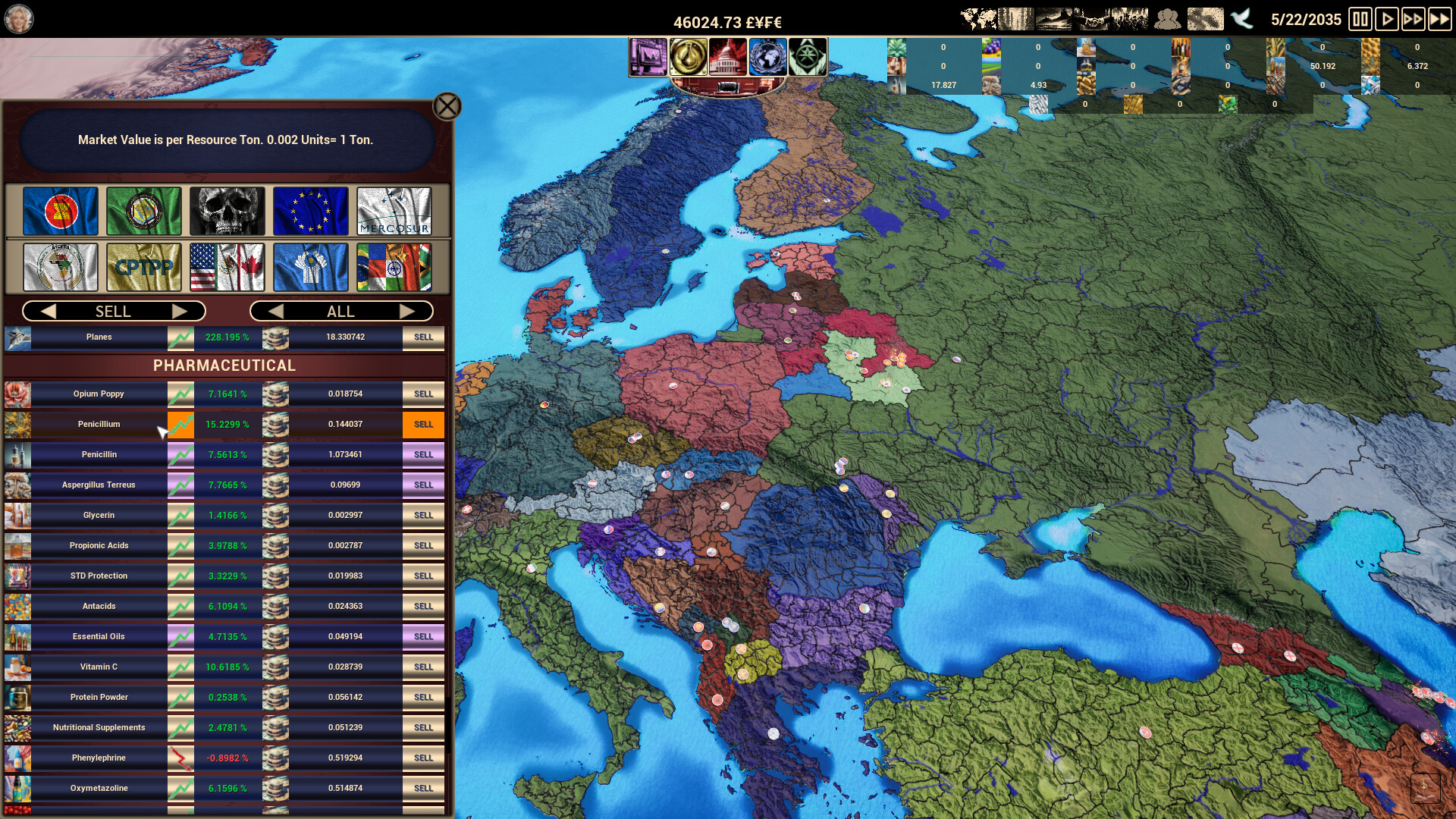Toggle the CPTPP market filter
This screenshot has height=819, width=1456.
[143, 268]
